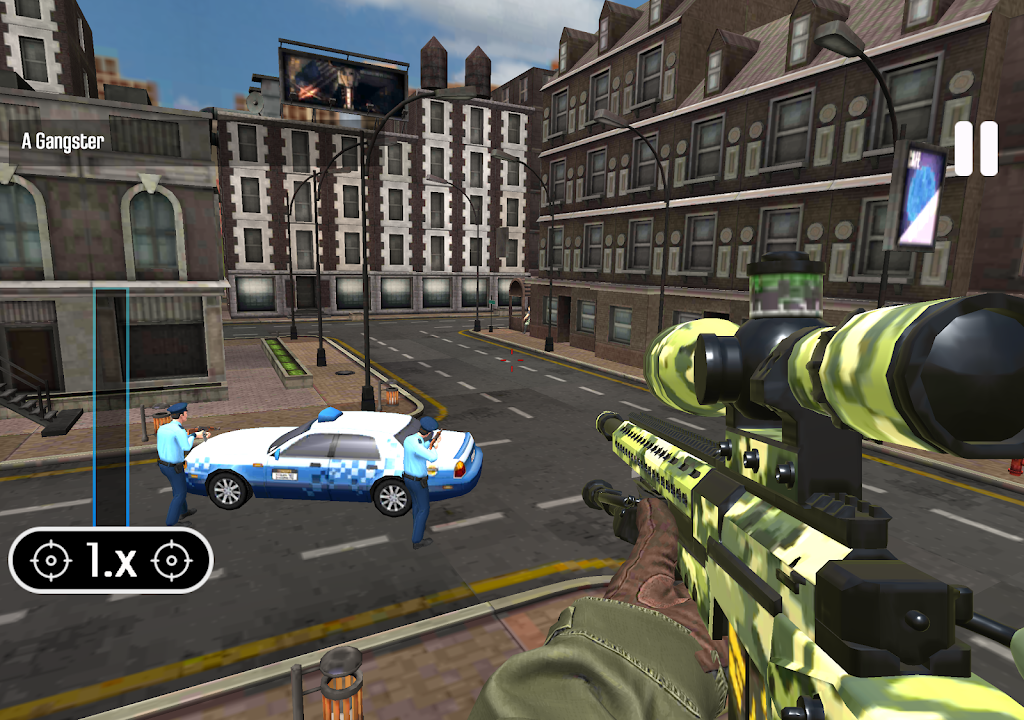Pause the game with the pause button
Viewport: 1024px width, 720px height.
975,149
